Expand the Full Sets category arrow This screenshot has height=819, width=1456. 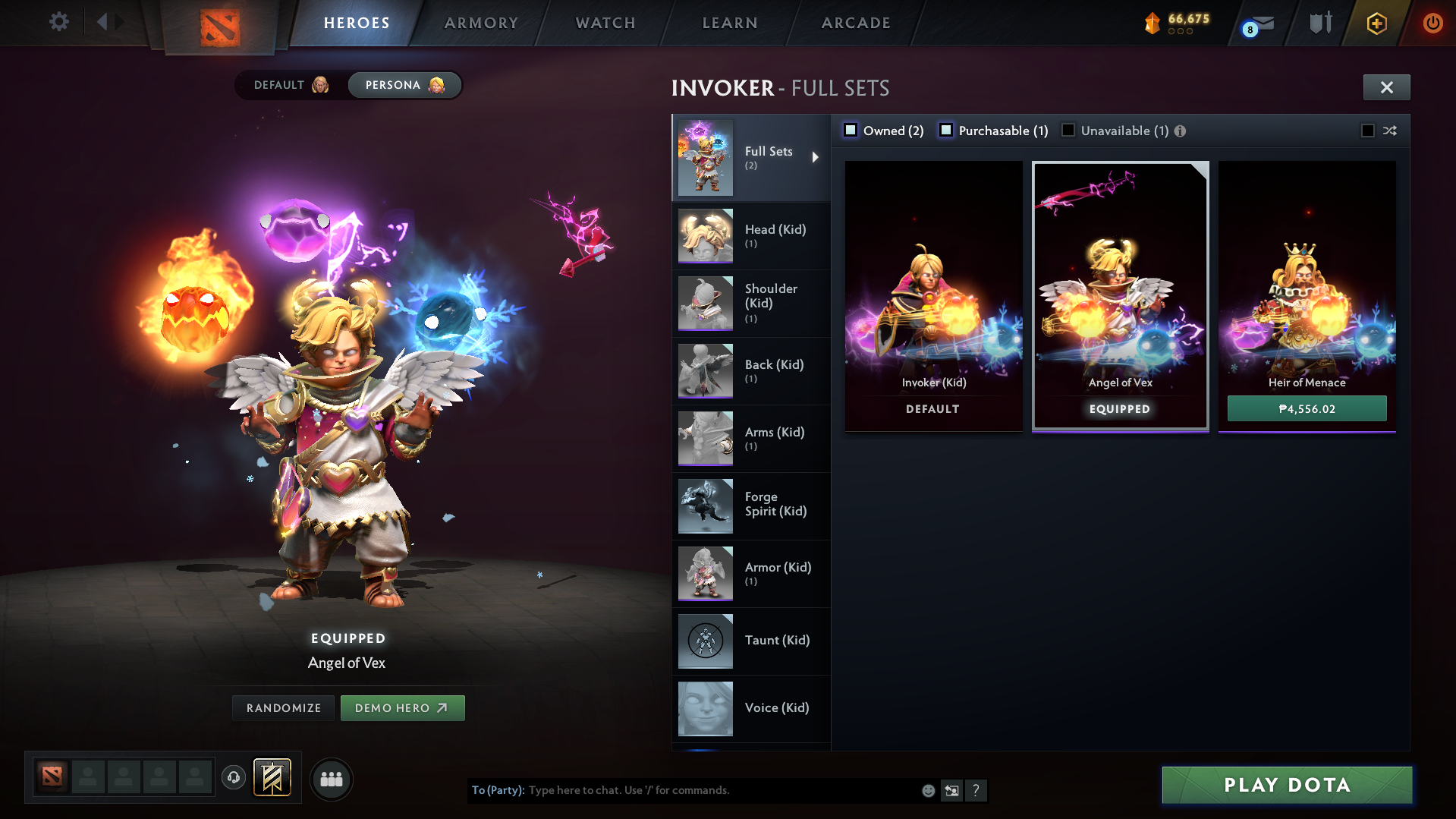(x=817, y=157)
